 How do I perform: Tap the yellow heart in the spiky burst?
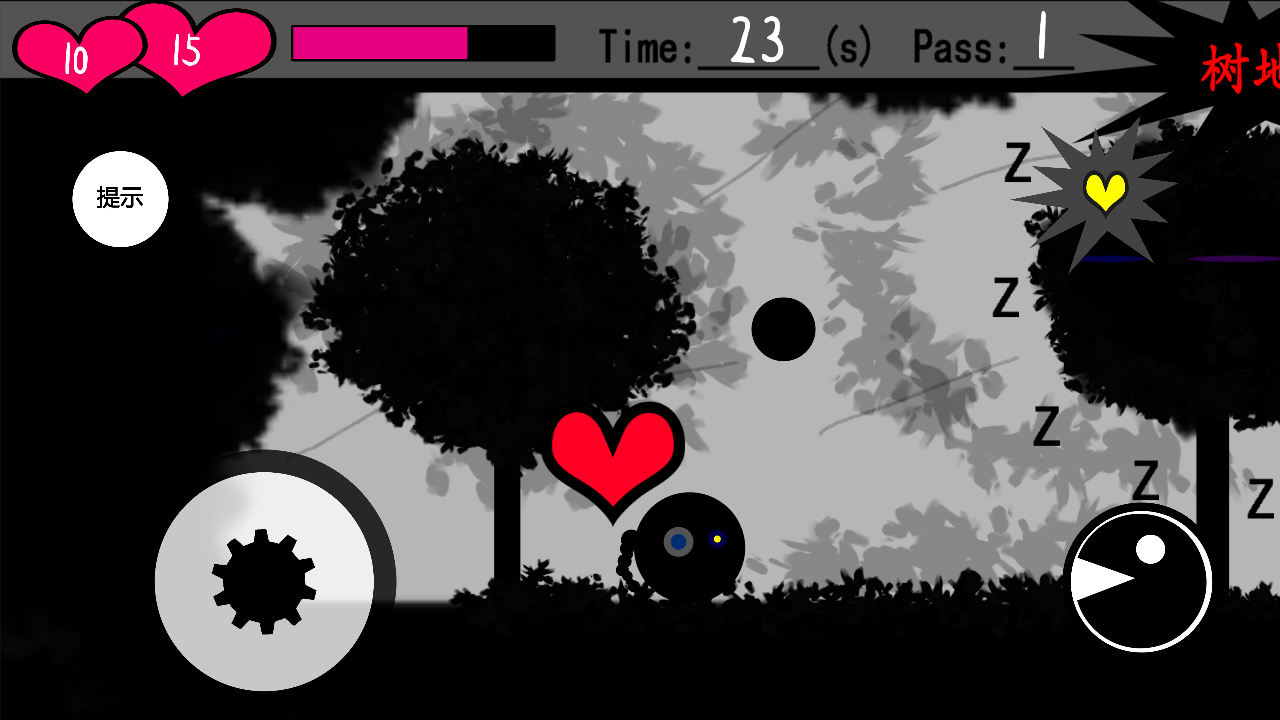1104,190
